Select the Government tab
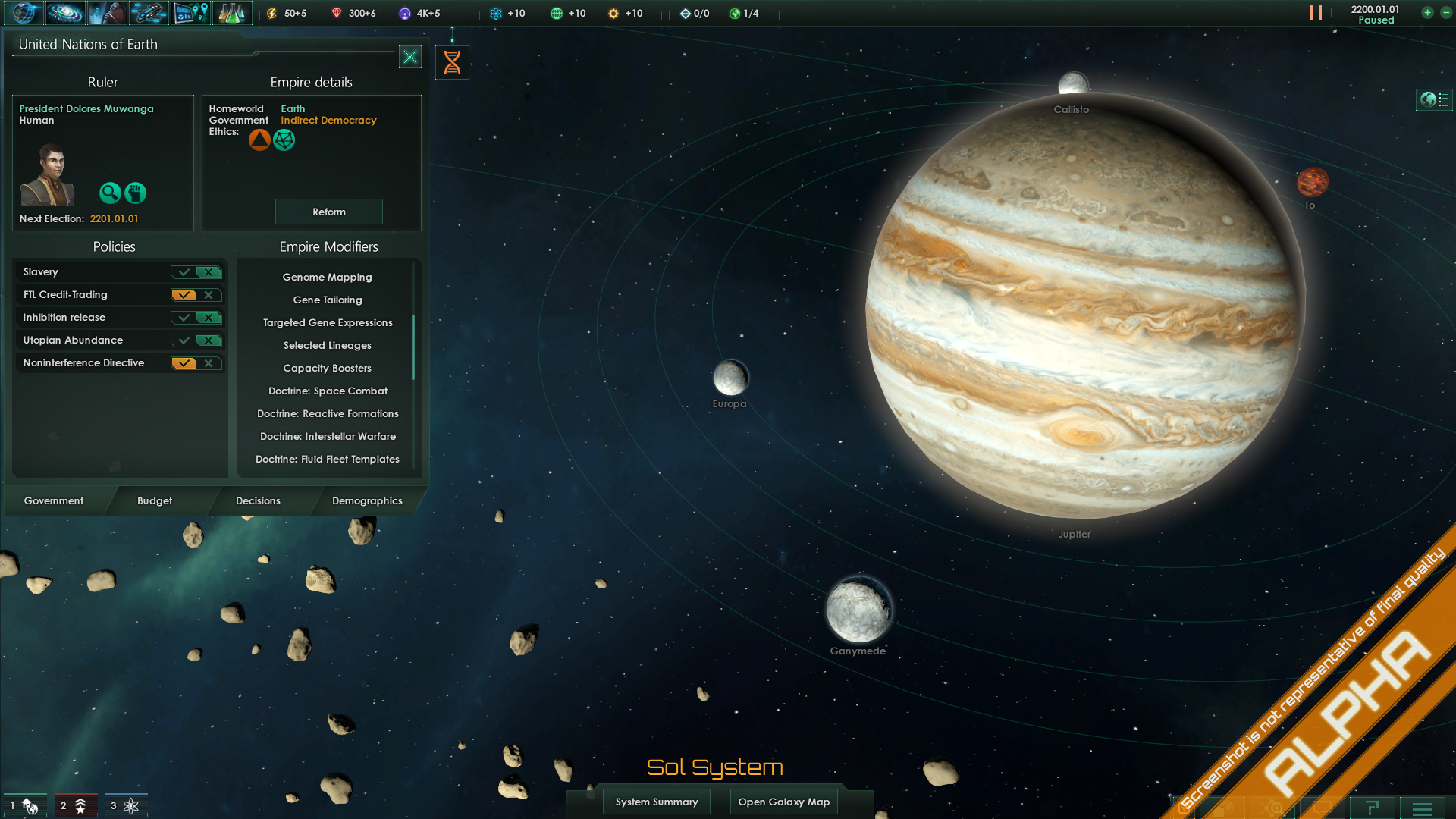 tap(54, 500)
